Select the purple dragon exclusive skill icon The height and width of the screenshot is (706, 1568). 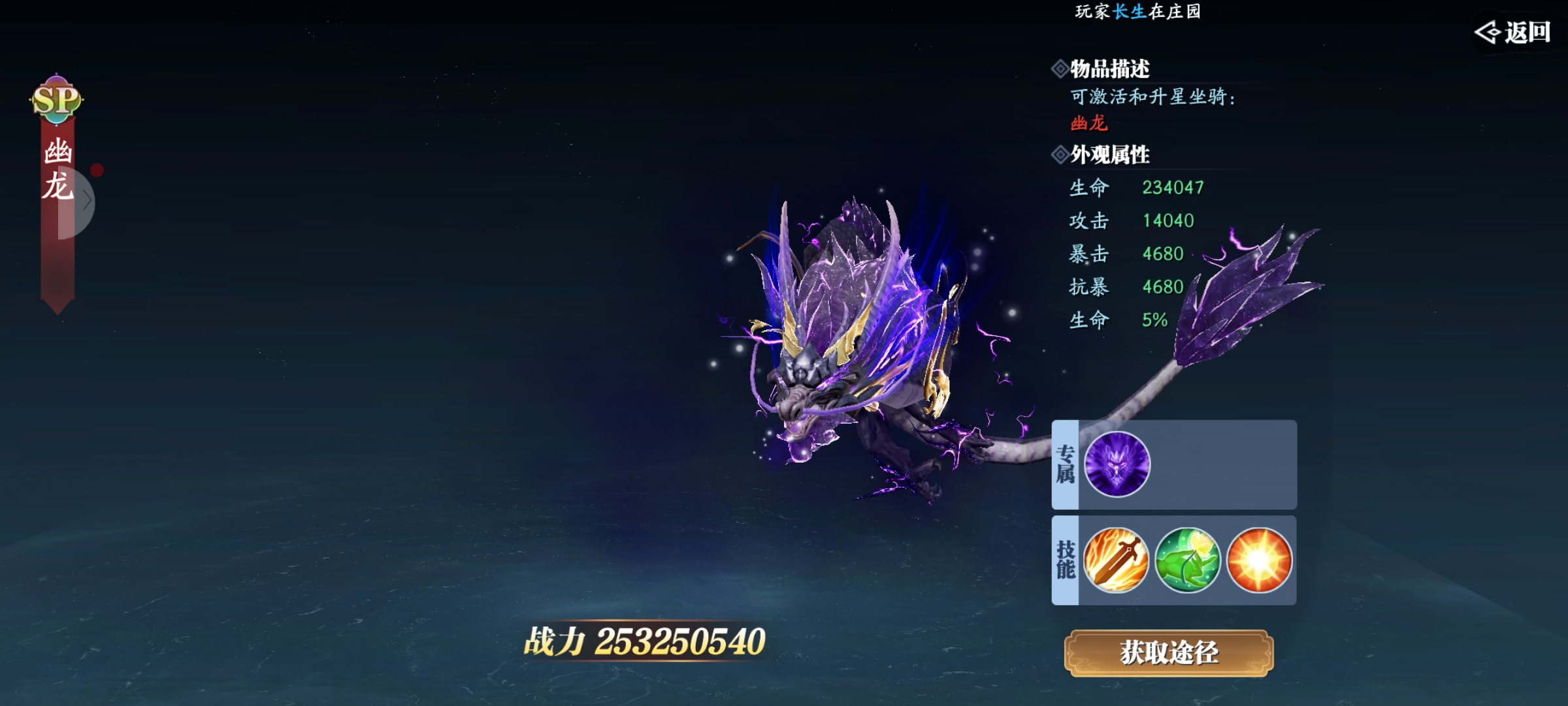(1117, 464)
